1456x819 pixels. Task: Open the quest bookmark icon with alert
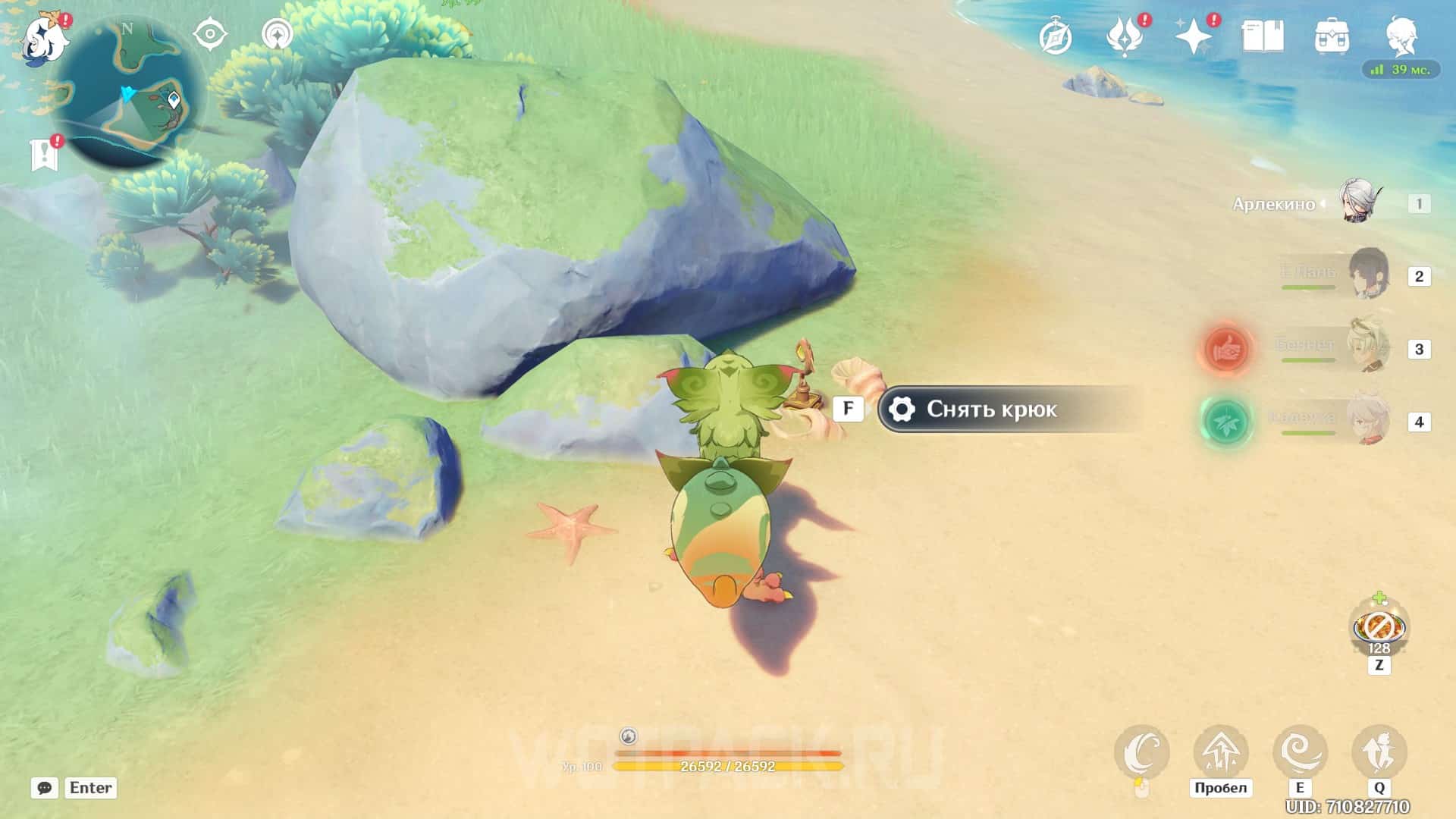point(44,154)
